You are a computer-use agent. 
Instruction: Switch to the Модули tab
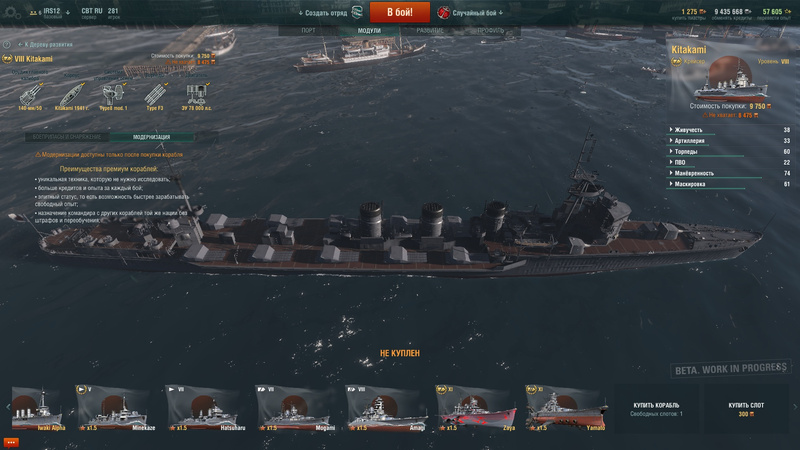click(370, 31)
